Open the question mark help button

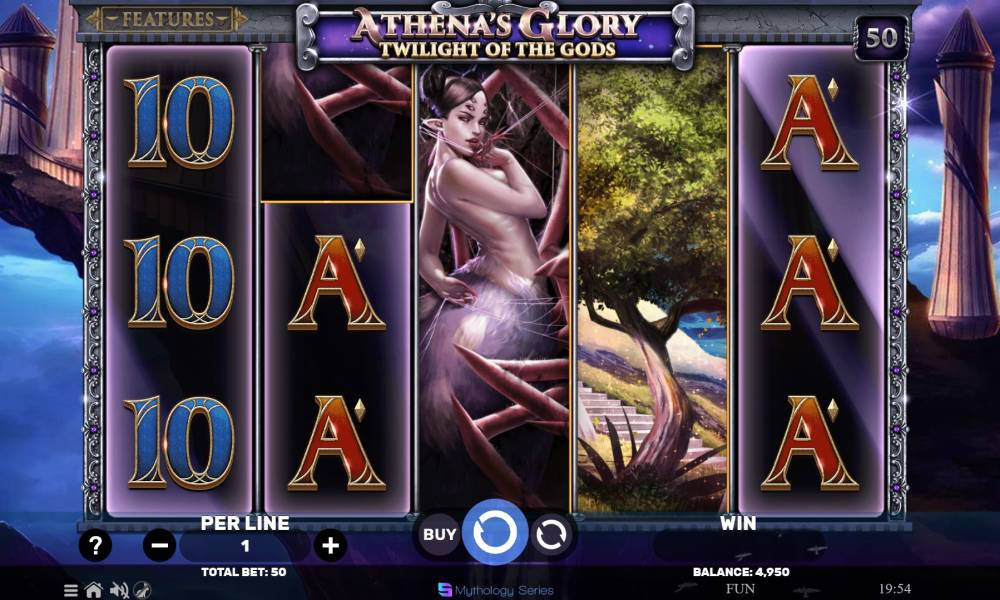95,546
